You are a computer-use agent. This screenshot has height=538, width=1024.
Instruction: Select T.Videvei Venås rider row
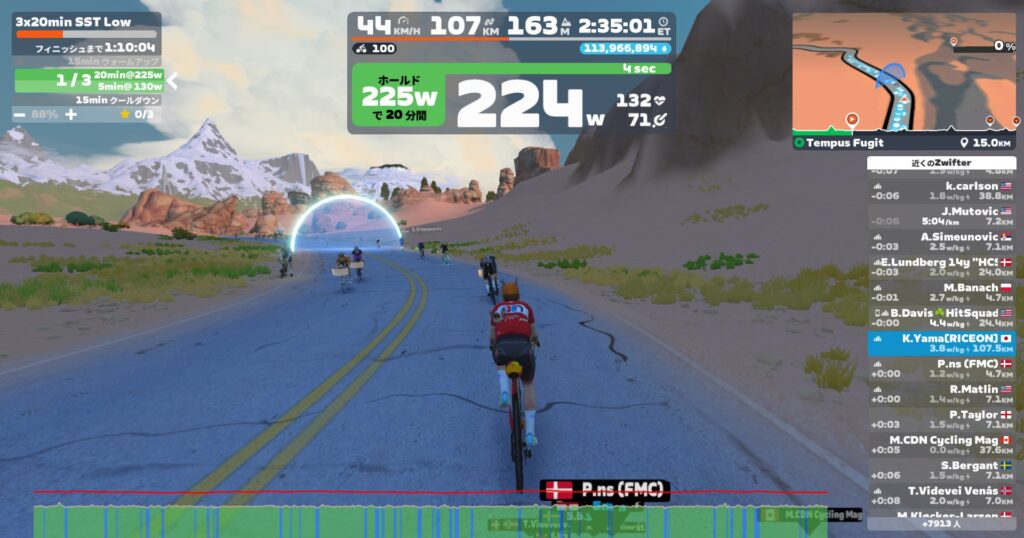coord(941,496)
